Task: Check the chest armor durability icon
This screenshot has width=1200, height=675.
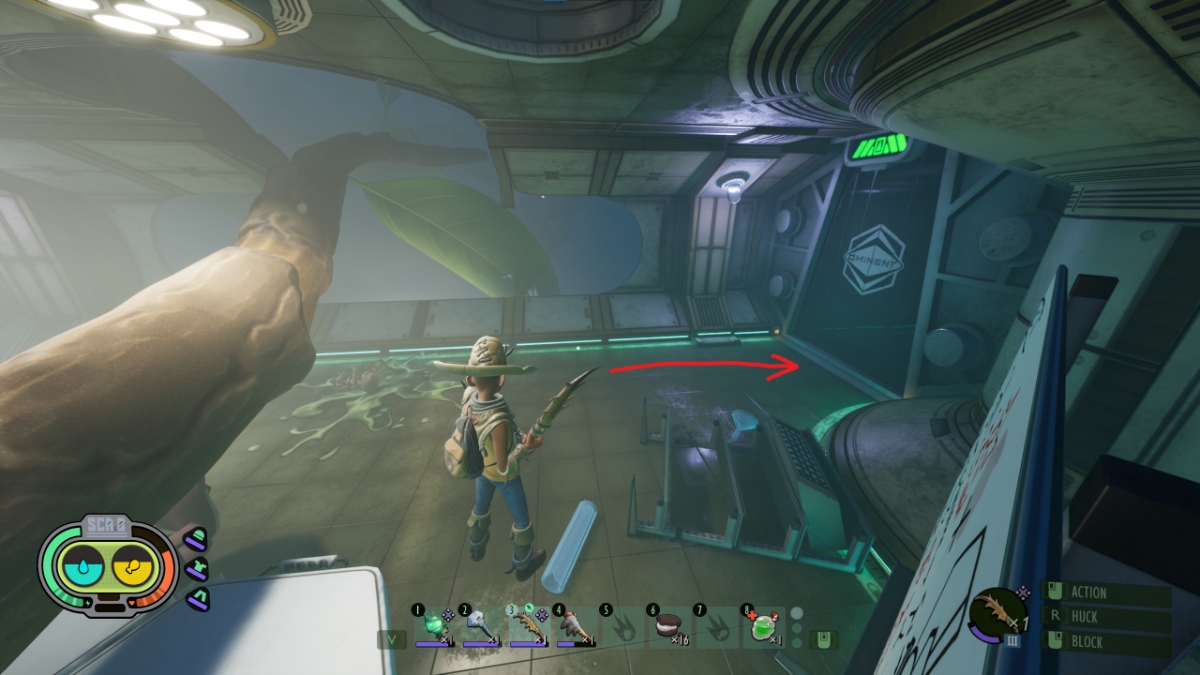Action: click(x=197, y=568)
